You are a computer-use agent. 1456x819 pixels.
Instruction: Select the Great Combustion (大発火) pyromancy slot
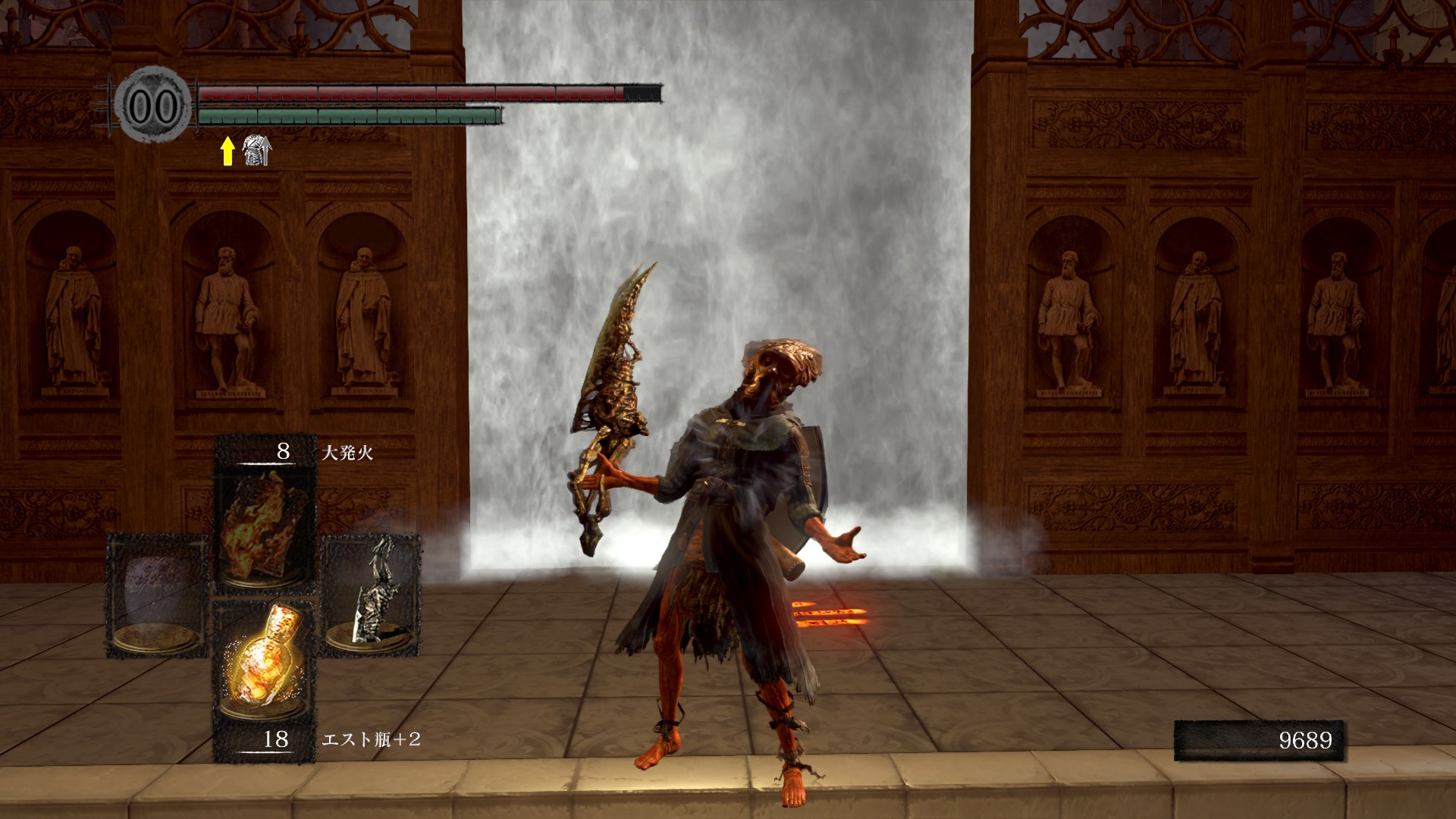[x=263, y=526]
